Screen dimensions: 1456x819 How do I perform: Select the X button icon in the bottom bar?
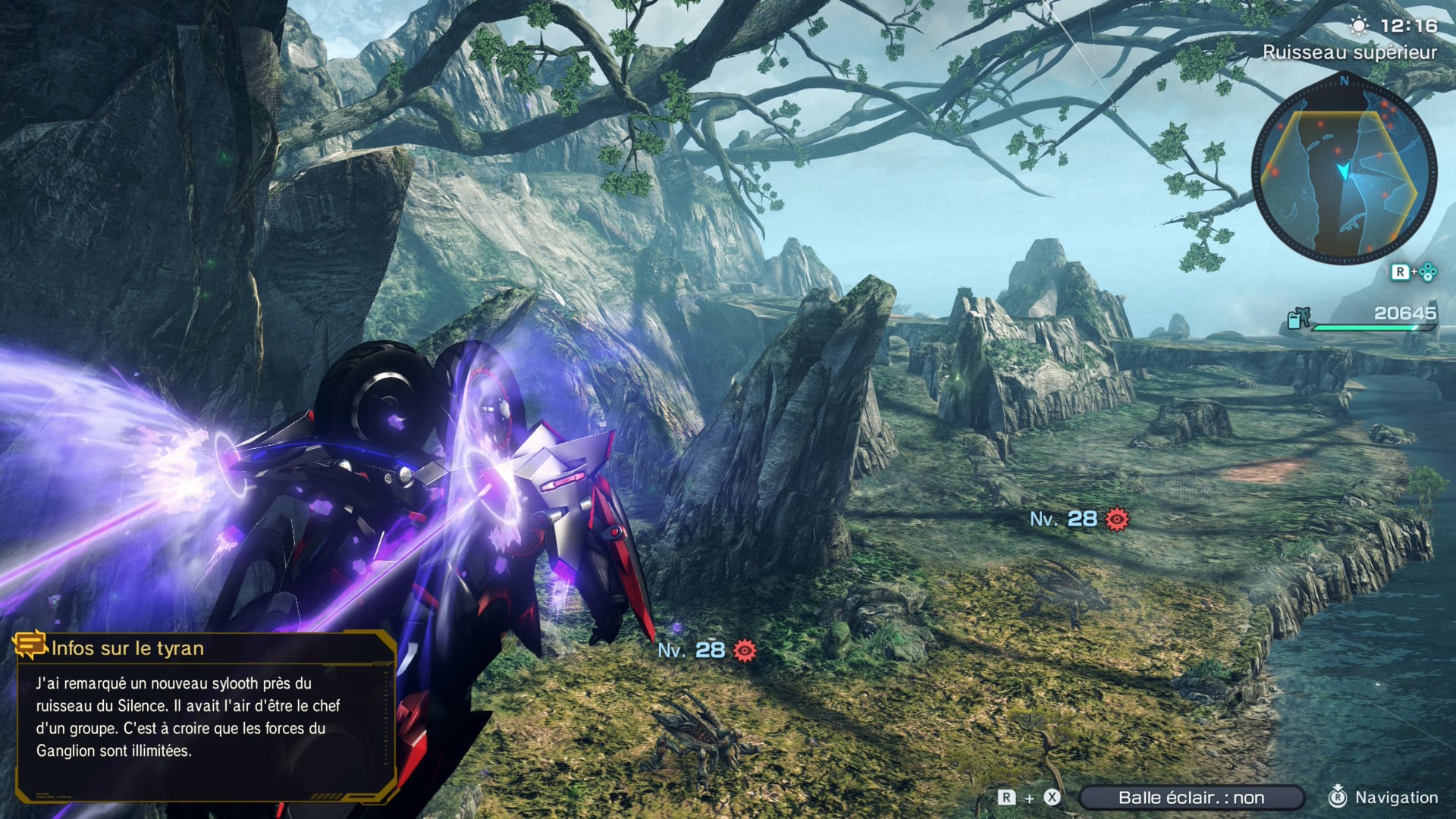(1052, 798)
